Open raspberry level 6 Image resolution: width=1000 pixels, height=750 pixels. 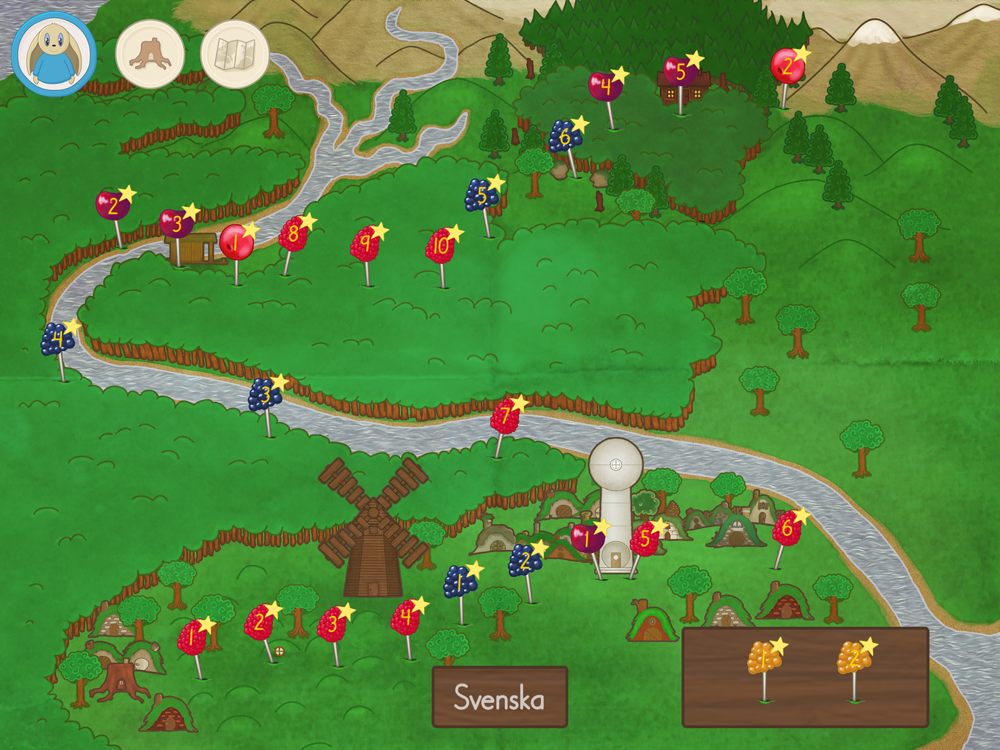pyautogui.click(x=786, y=527)
